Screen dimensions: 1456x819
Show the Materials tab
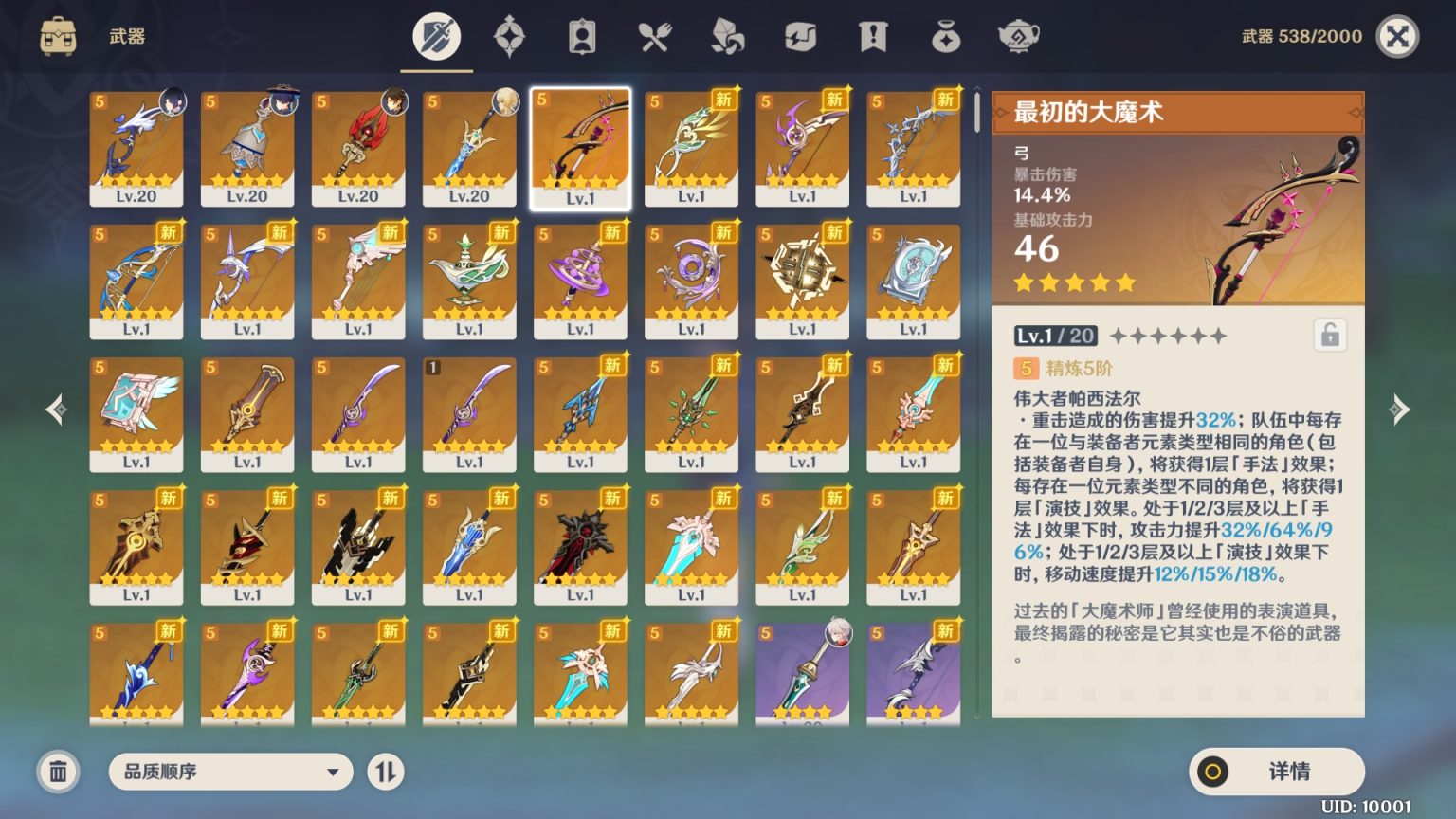727,37
